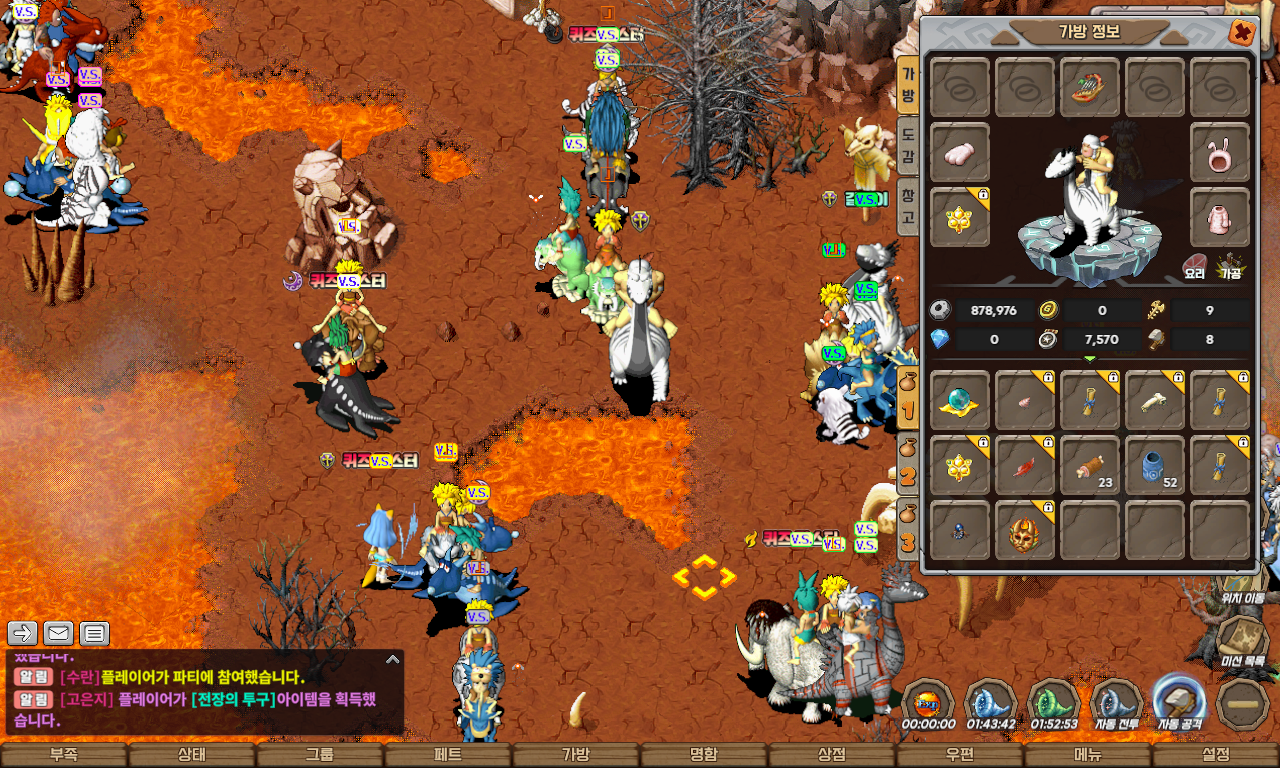Open the 상점 shop menu
Viewport: 1280px width, 768px height.
pyautogui.click(x=832, y=755)
